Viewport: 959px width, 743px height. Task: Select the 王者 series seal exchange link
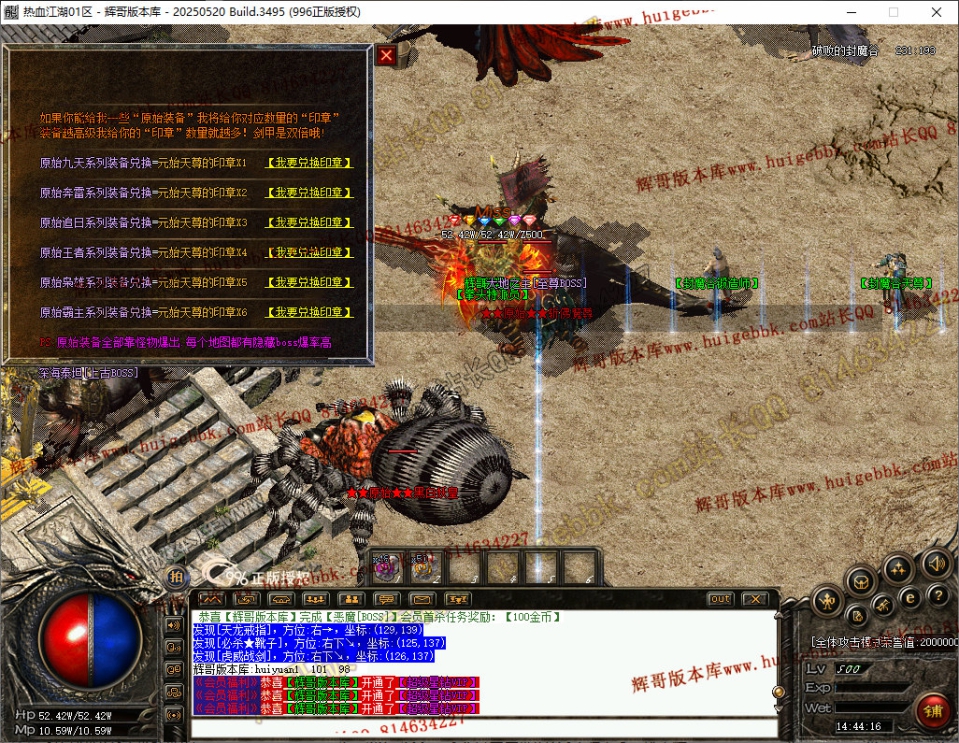pyautogui.click(x=309, y=253)
